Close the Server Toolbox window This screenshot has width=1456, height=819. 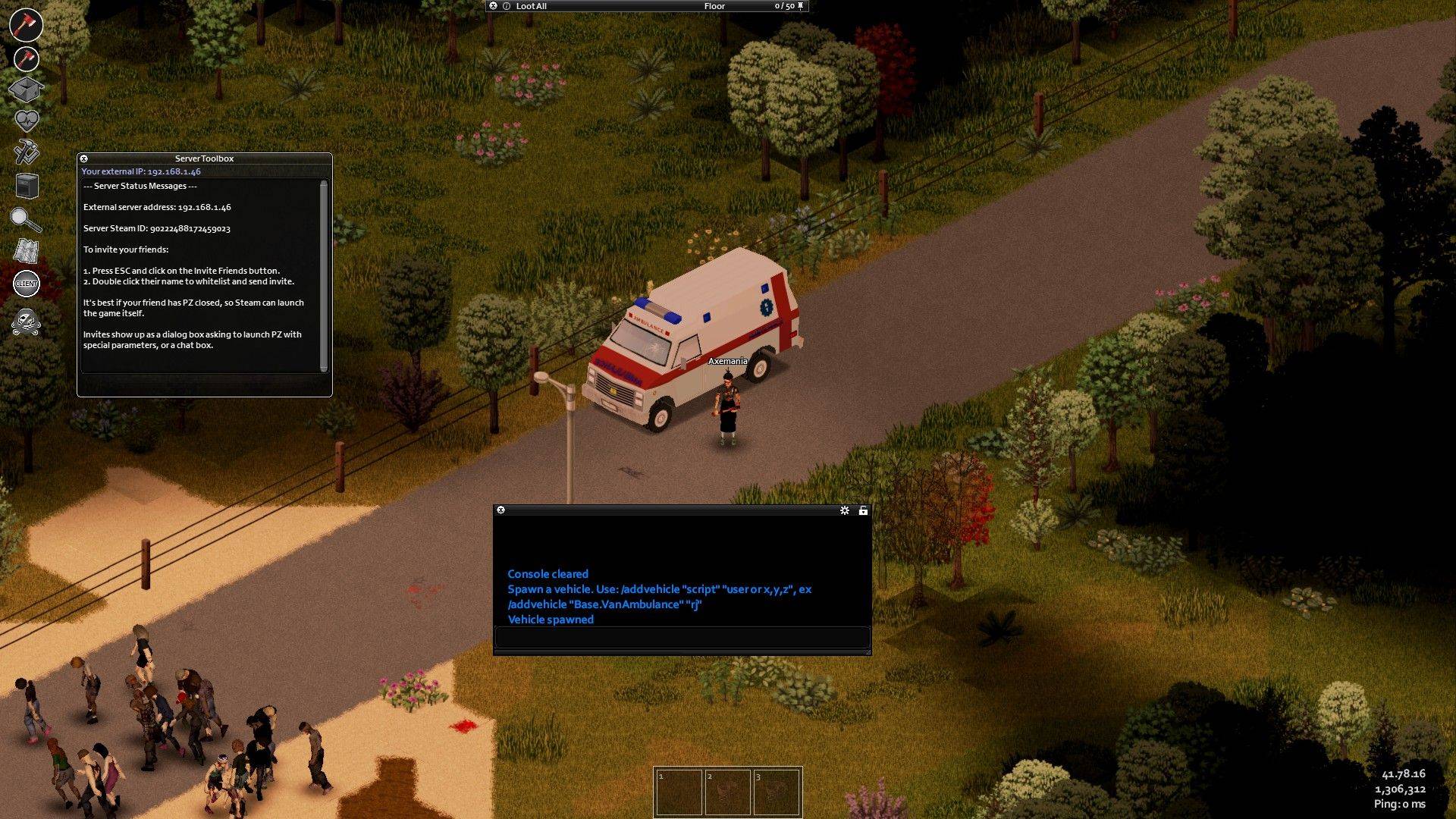[84, 158]
